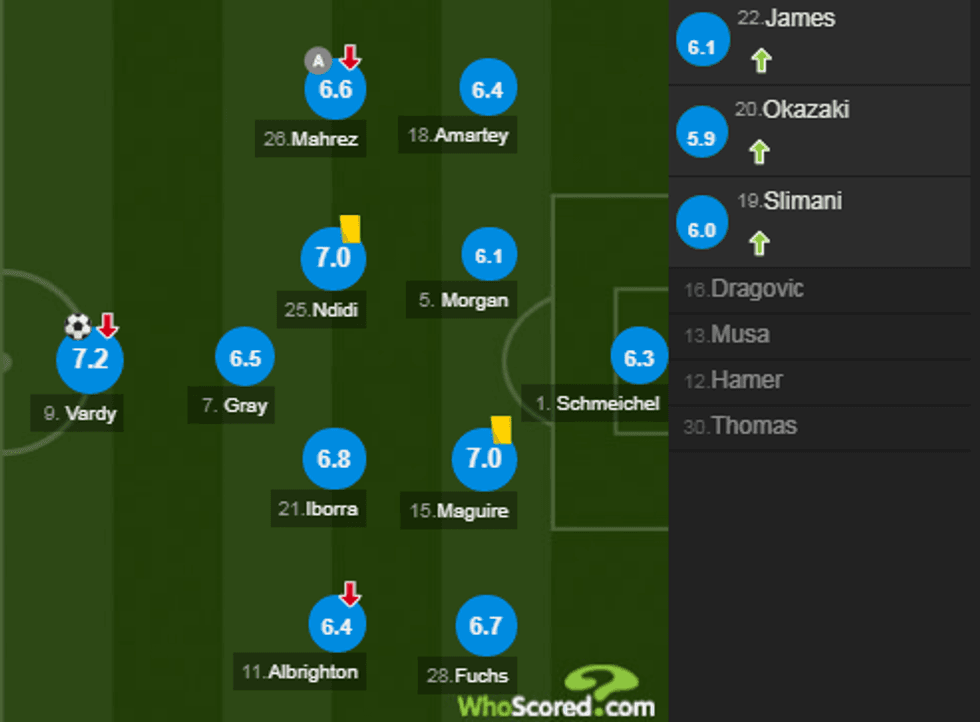Image resolution: width=980 pixels, height=722 pixels.
Task: Click Musa in the bench list
Action: click(x=740, y=334)
